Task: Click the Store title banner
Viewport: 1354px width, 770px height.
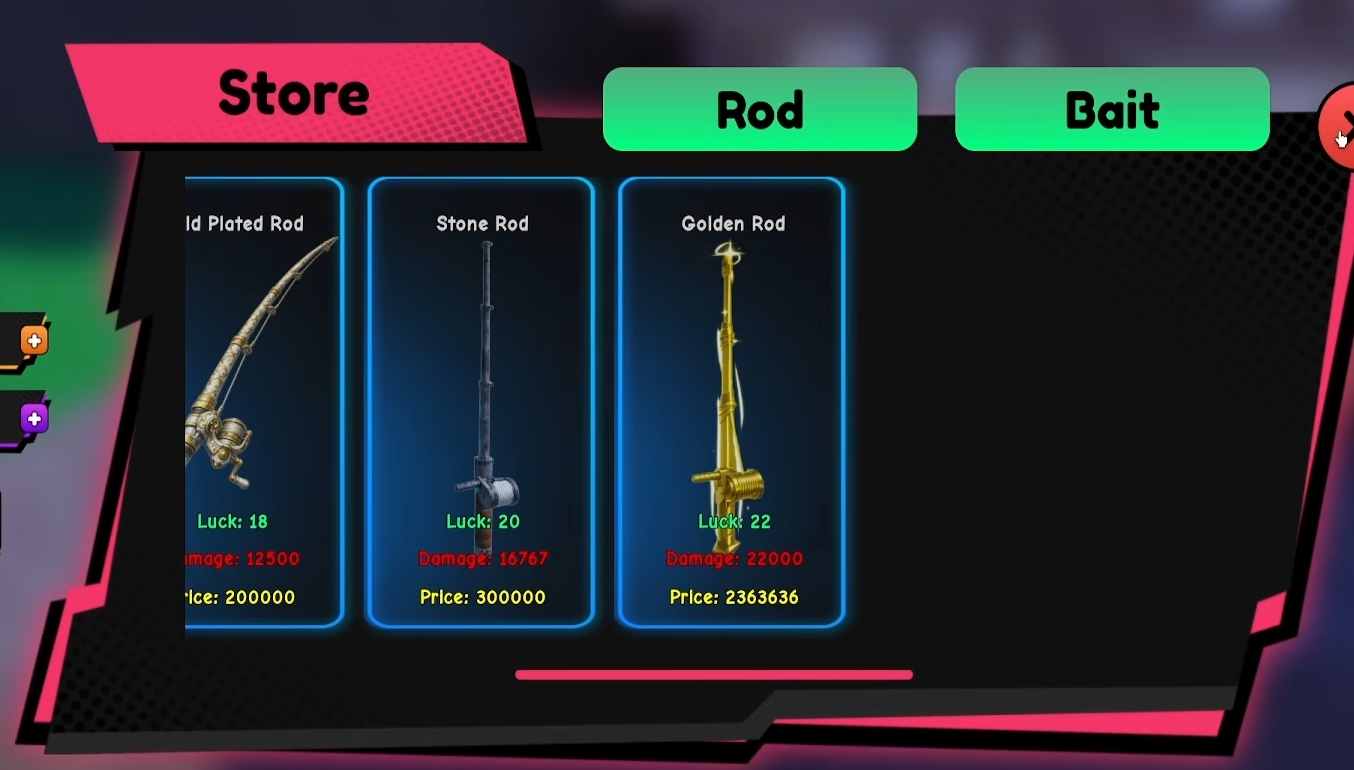Action: tap(293, 92)
